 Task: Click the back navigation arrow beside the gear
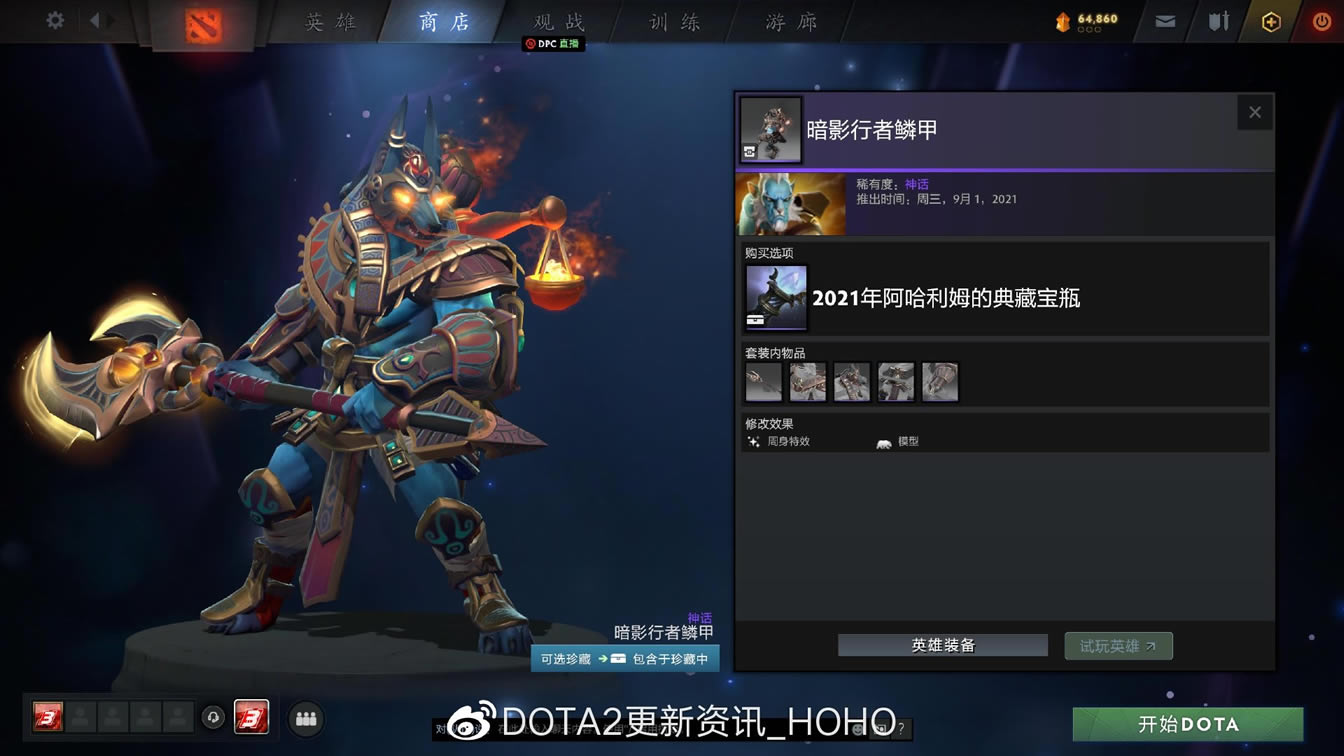(95, 20)
